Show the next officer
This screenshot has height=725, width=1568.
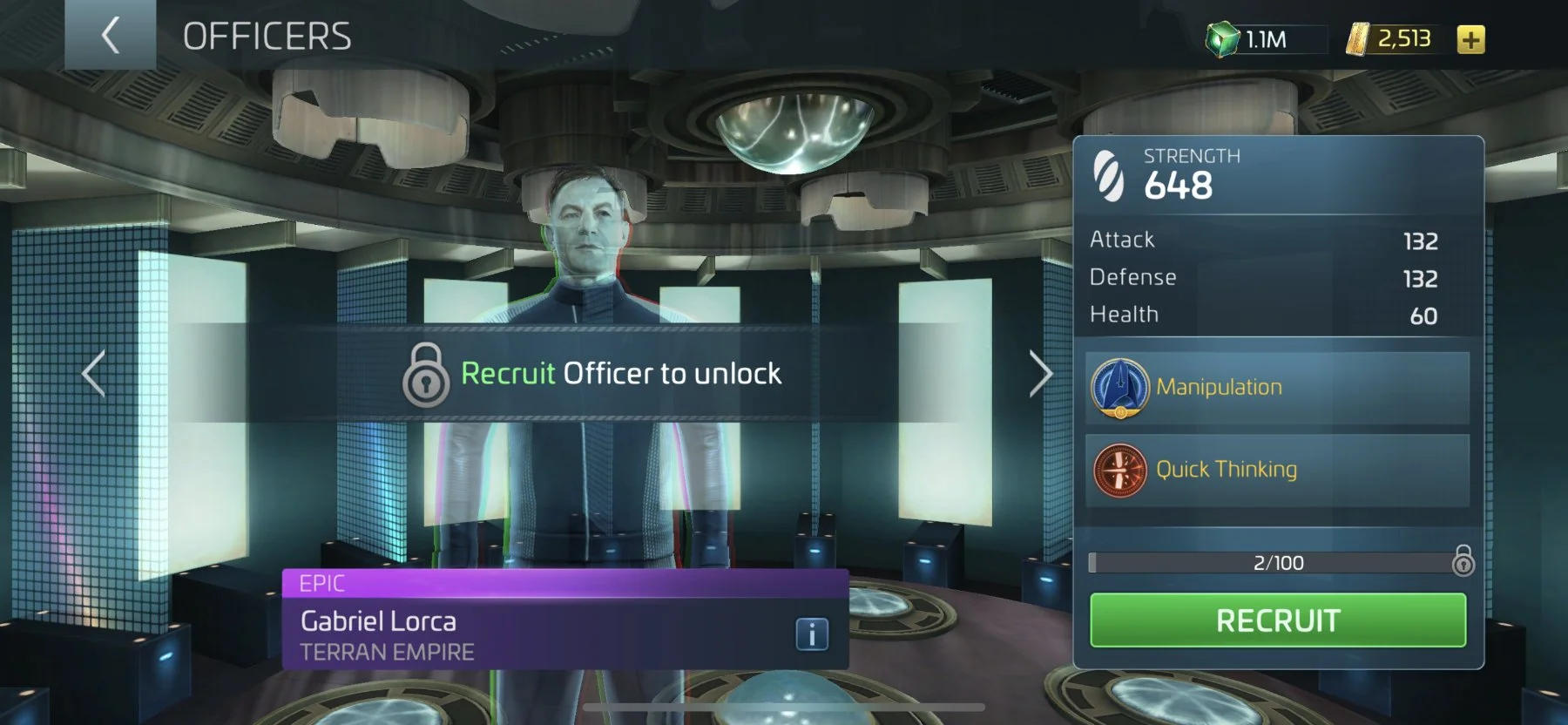tap(1040, 374)
